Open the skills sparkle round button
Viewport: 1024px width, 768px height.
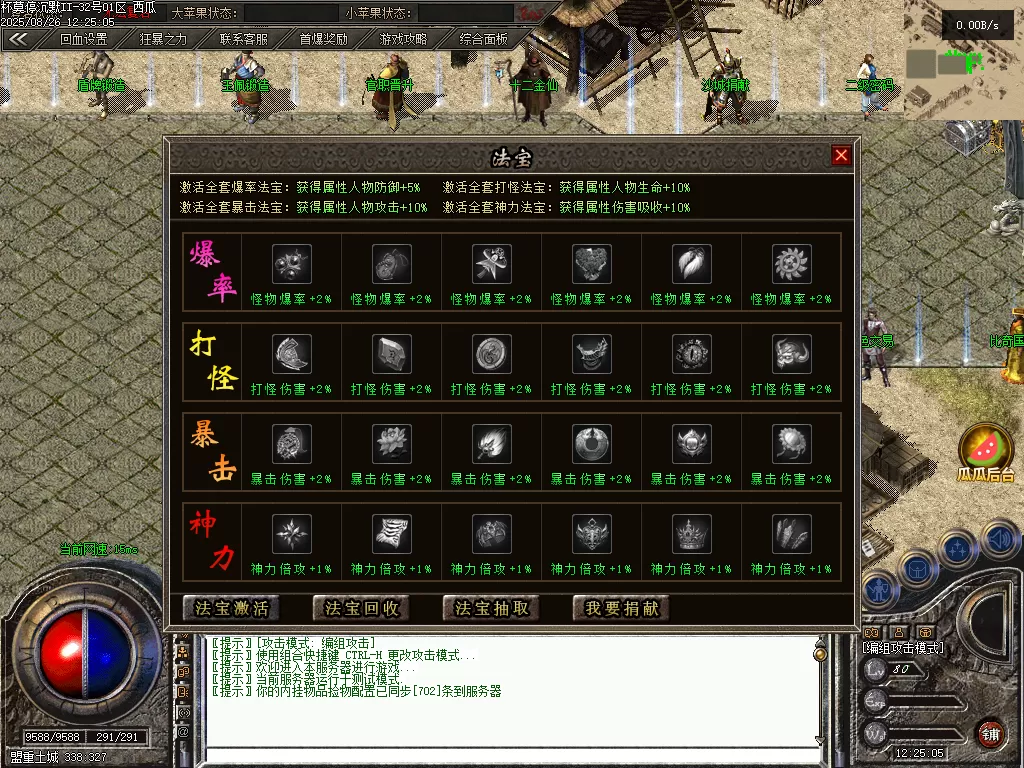point(958,548)
